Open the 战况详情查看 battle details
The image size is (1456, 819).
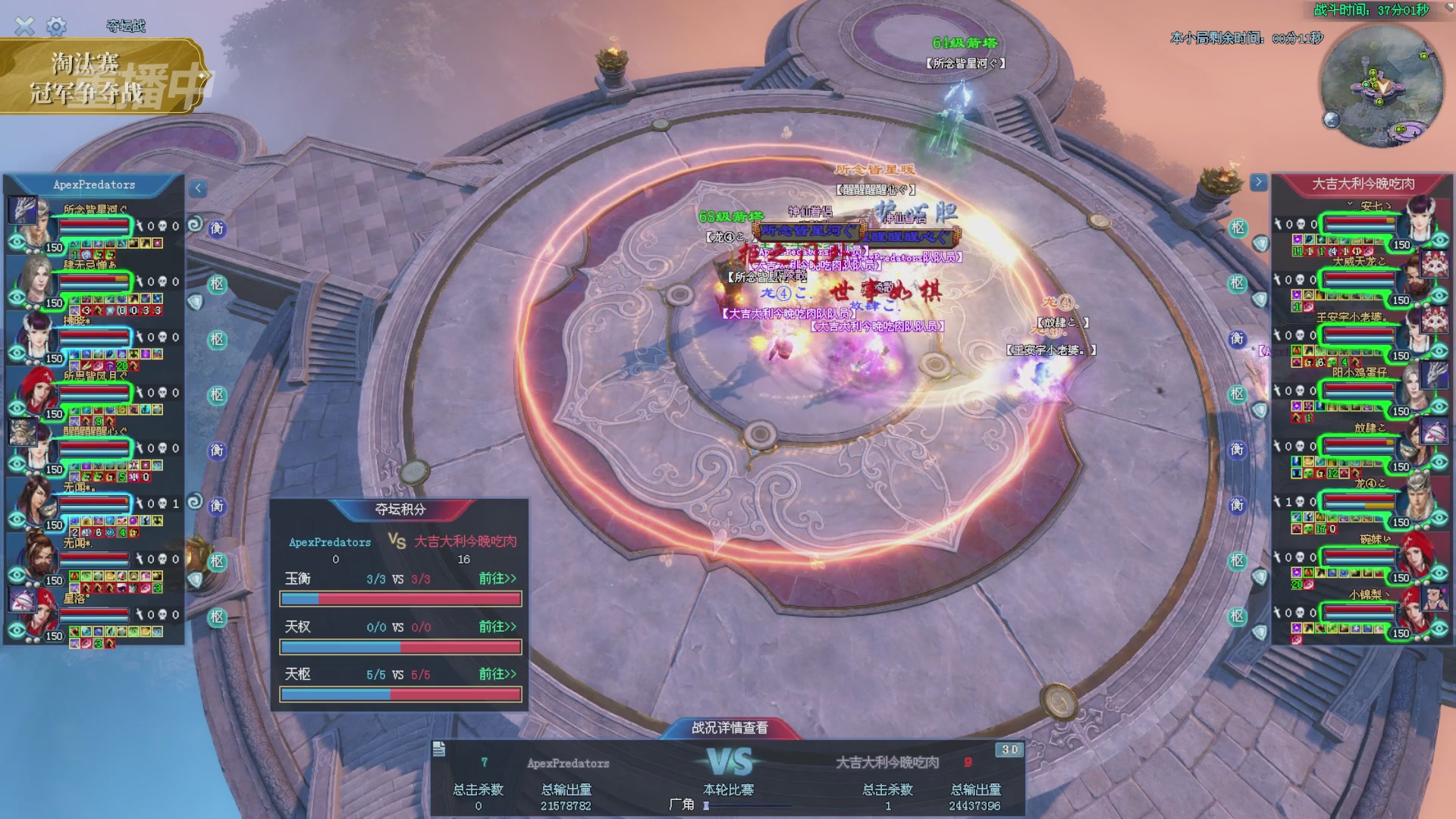tap(730, 728)
